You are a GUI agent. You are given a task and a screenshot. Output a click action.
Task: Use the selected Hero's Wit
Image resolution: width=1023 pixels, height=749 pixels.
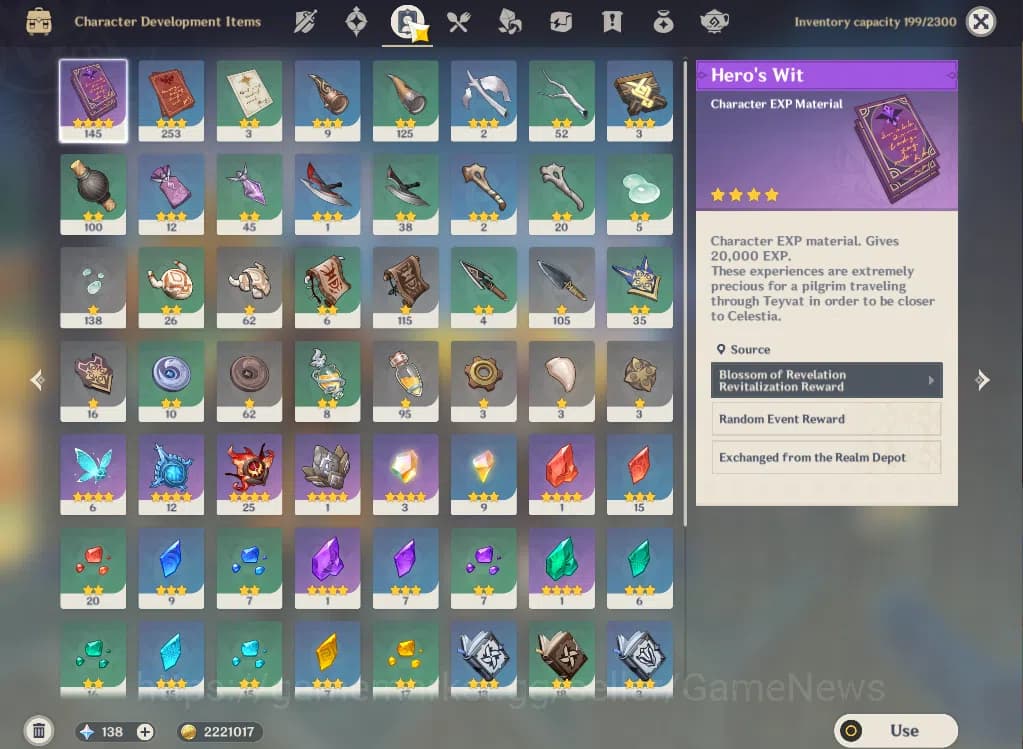point(895,731)
